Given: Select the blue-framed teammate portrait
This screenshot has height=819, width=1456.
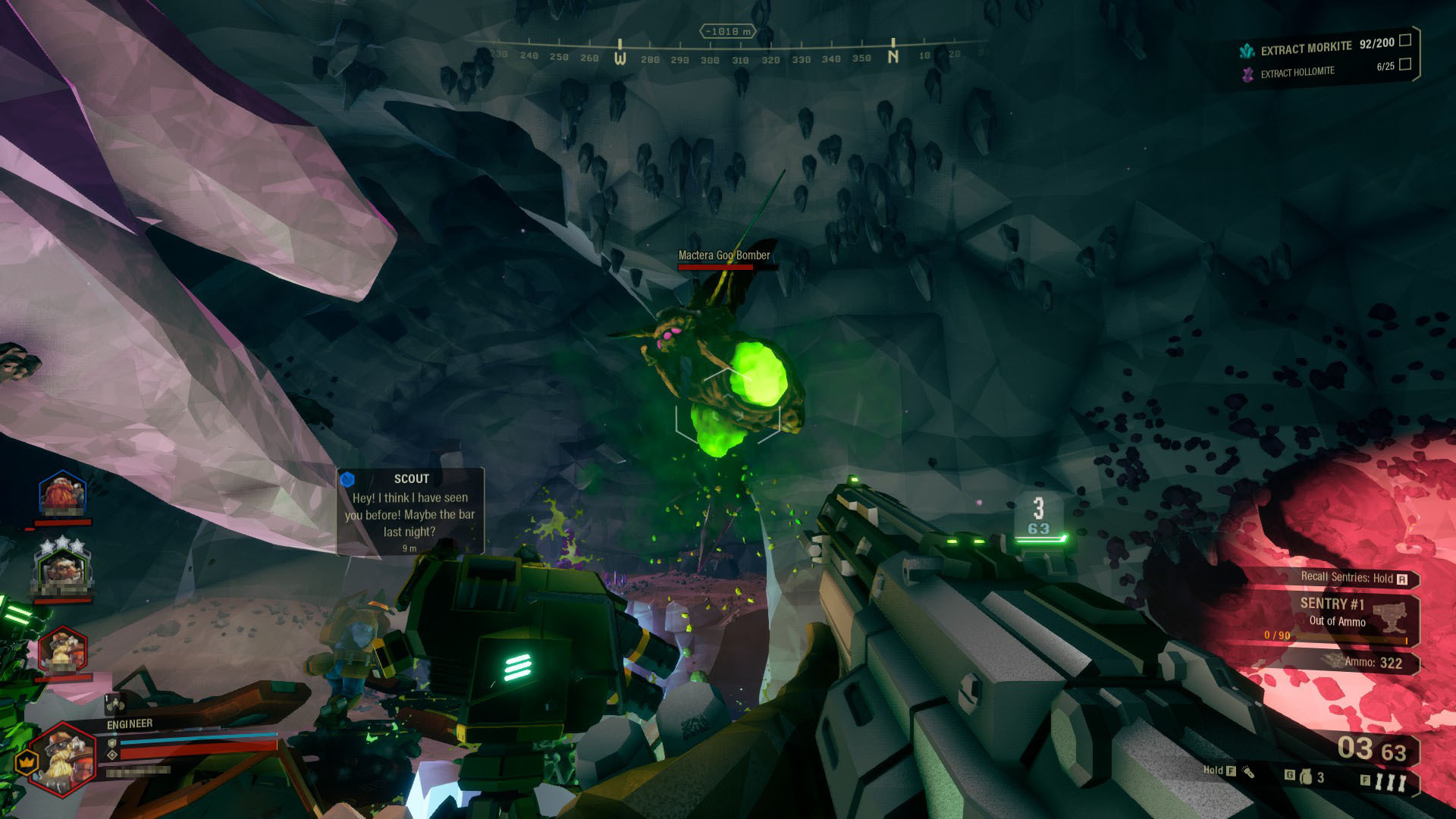Looking at the screenshot, I should tap(62, 494).
